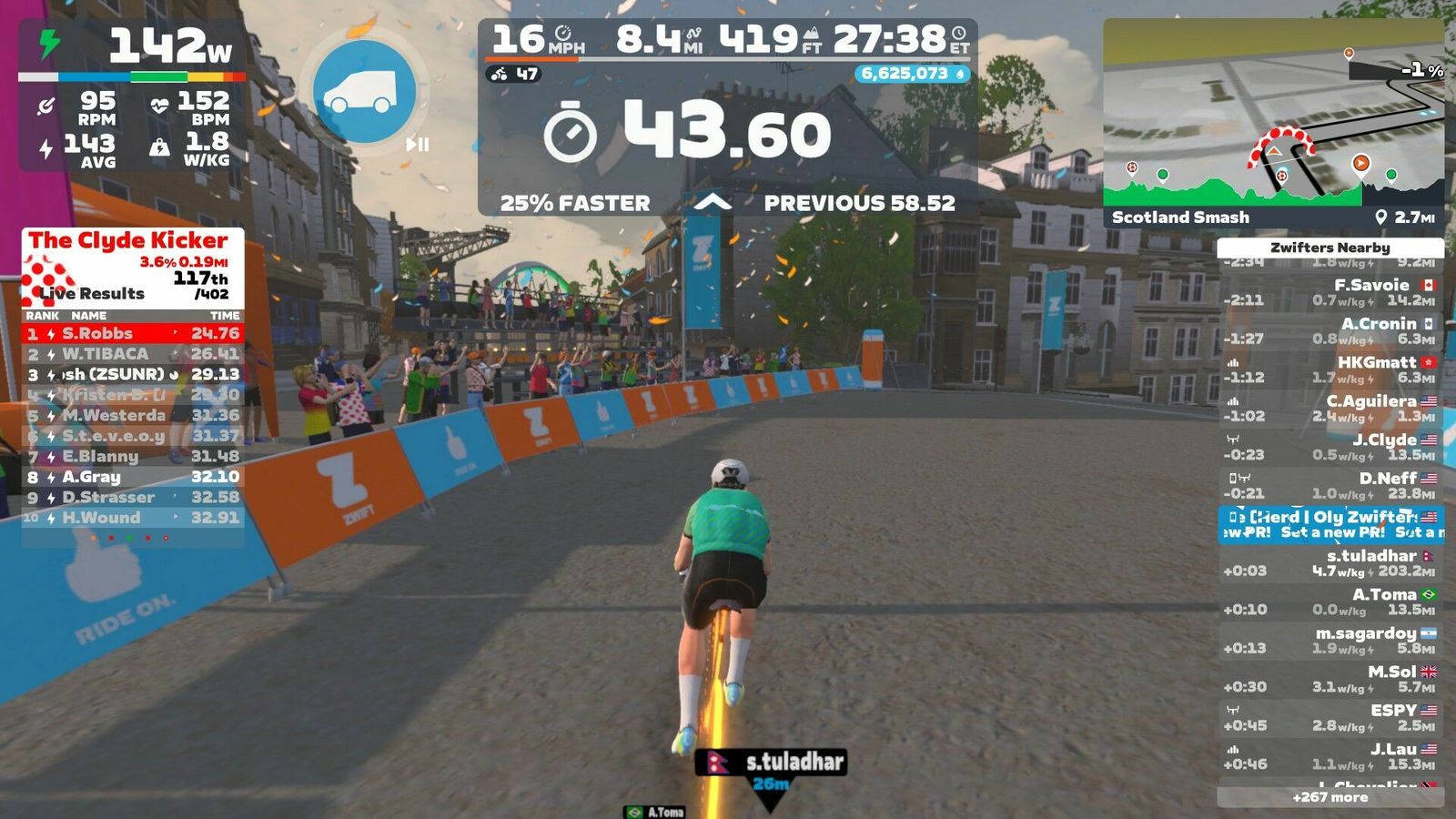Select W.TIBACA in the live results
The width and height of the screenshot is (1456, 819).
(x=133, y=354)
